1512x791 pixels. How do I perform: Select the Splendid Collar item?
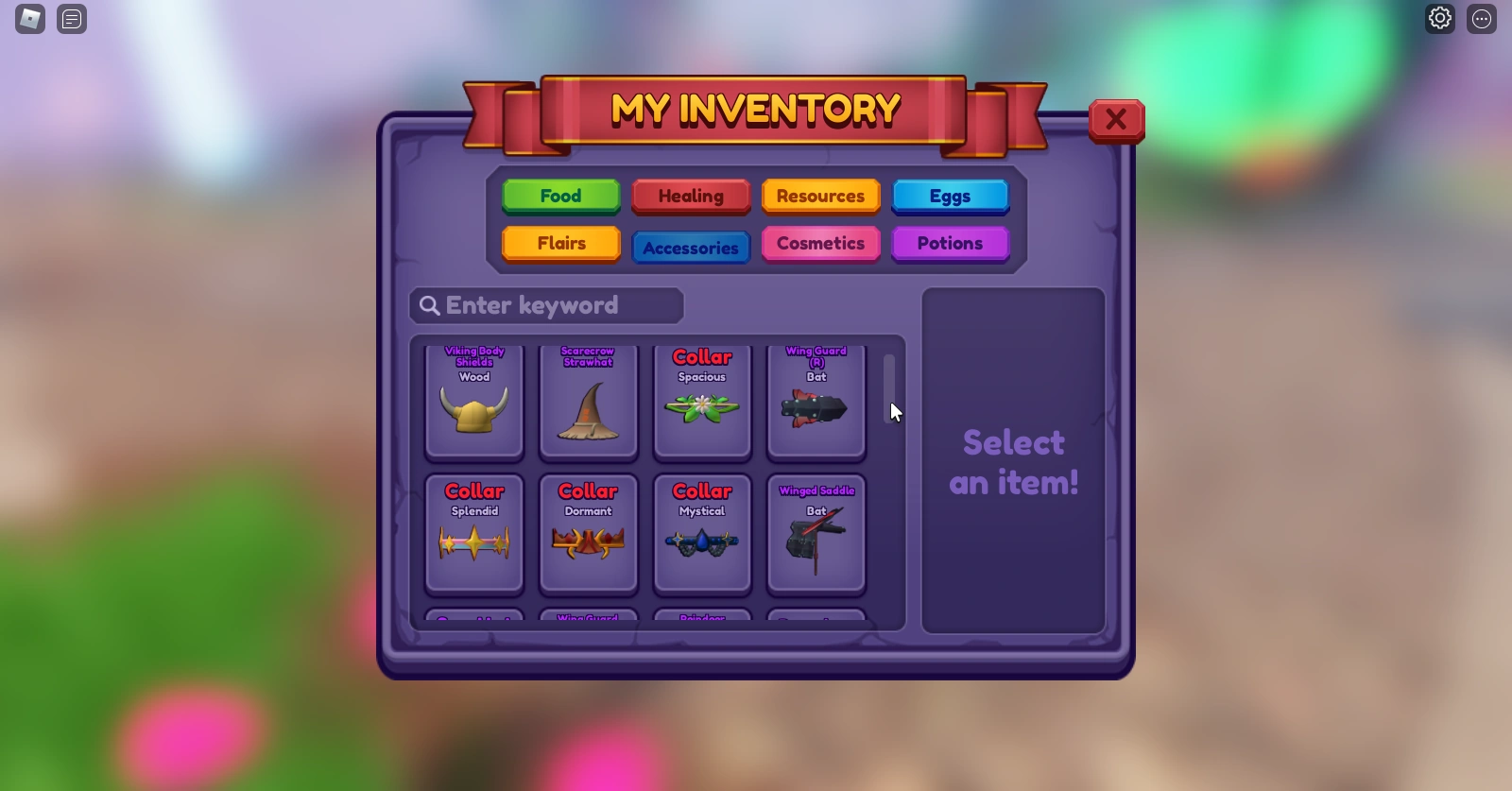[x=473, y=534]
